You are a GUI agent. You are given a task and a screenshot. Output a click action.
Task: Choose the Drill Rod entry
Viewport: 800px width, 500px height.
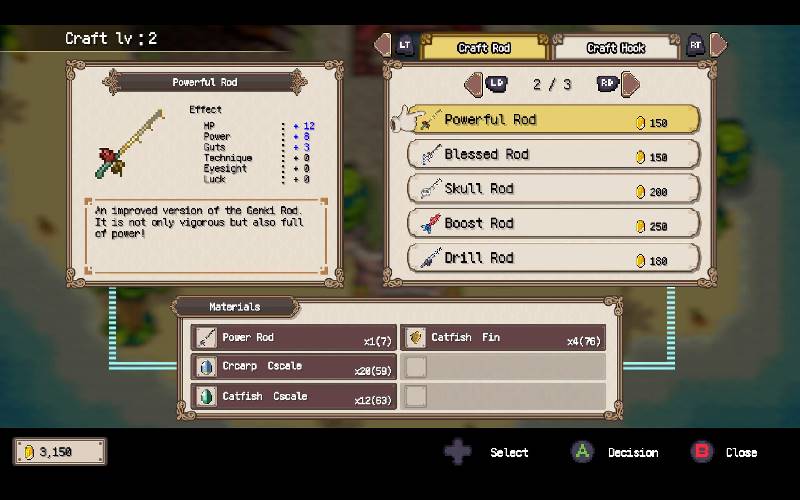pyautogui.click(x=555, y=258)
